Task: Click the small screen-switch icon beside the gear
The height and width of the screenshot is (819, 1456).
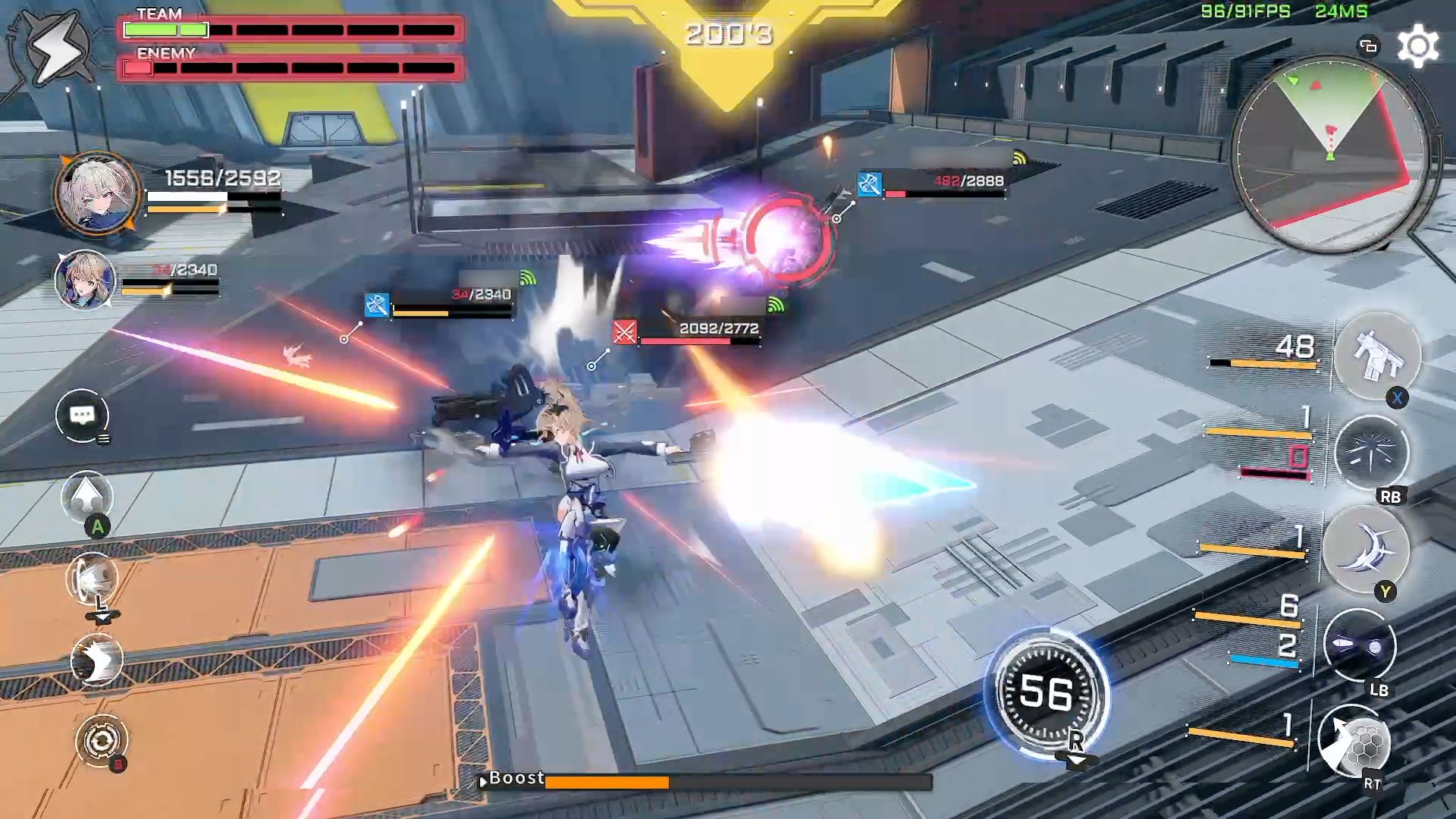Action: click(x=1368, y=46)
